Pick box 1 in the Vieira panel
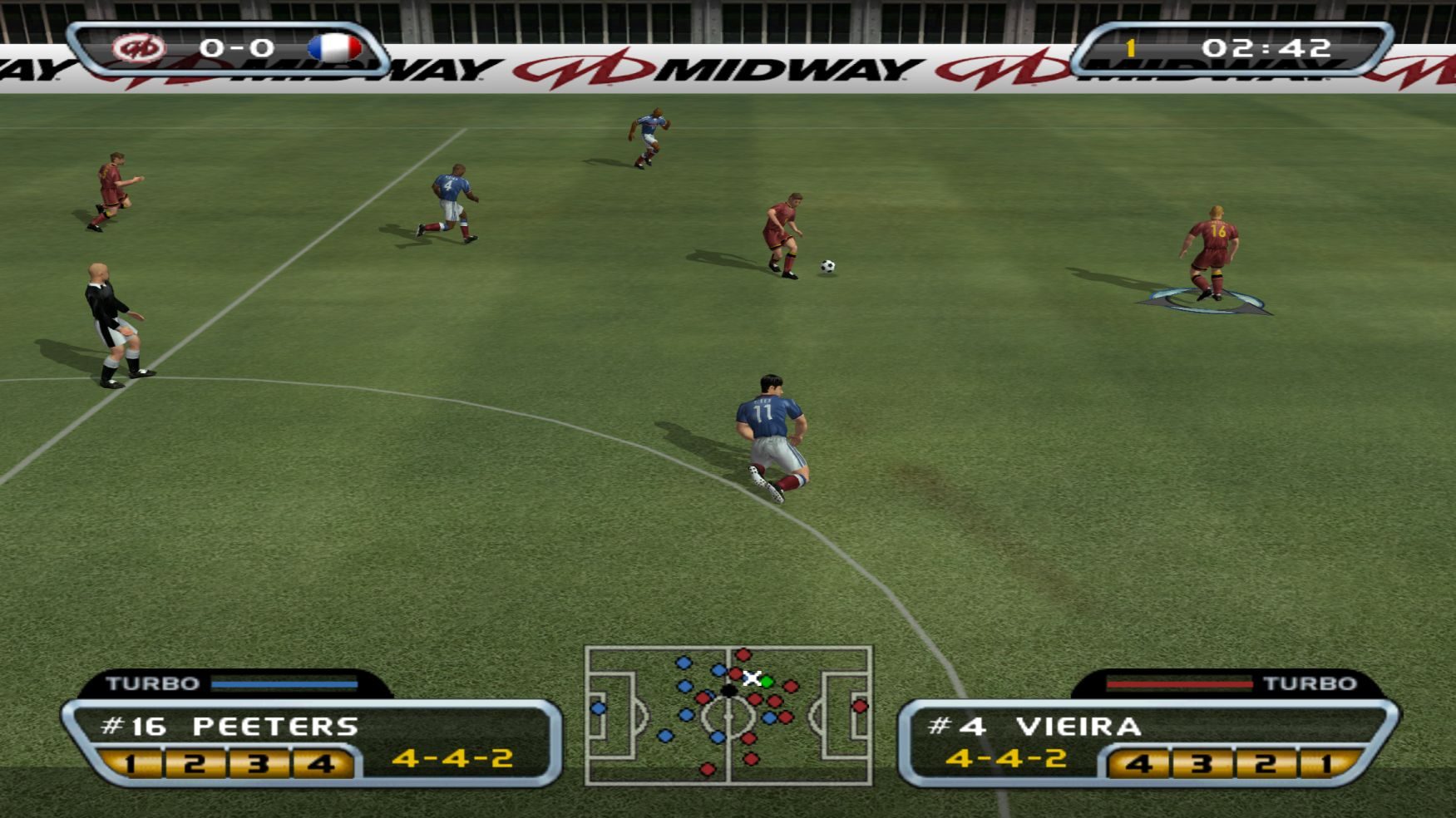The width and height of the screenshot is (1456, 818). 1327,763
